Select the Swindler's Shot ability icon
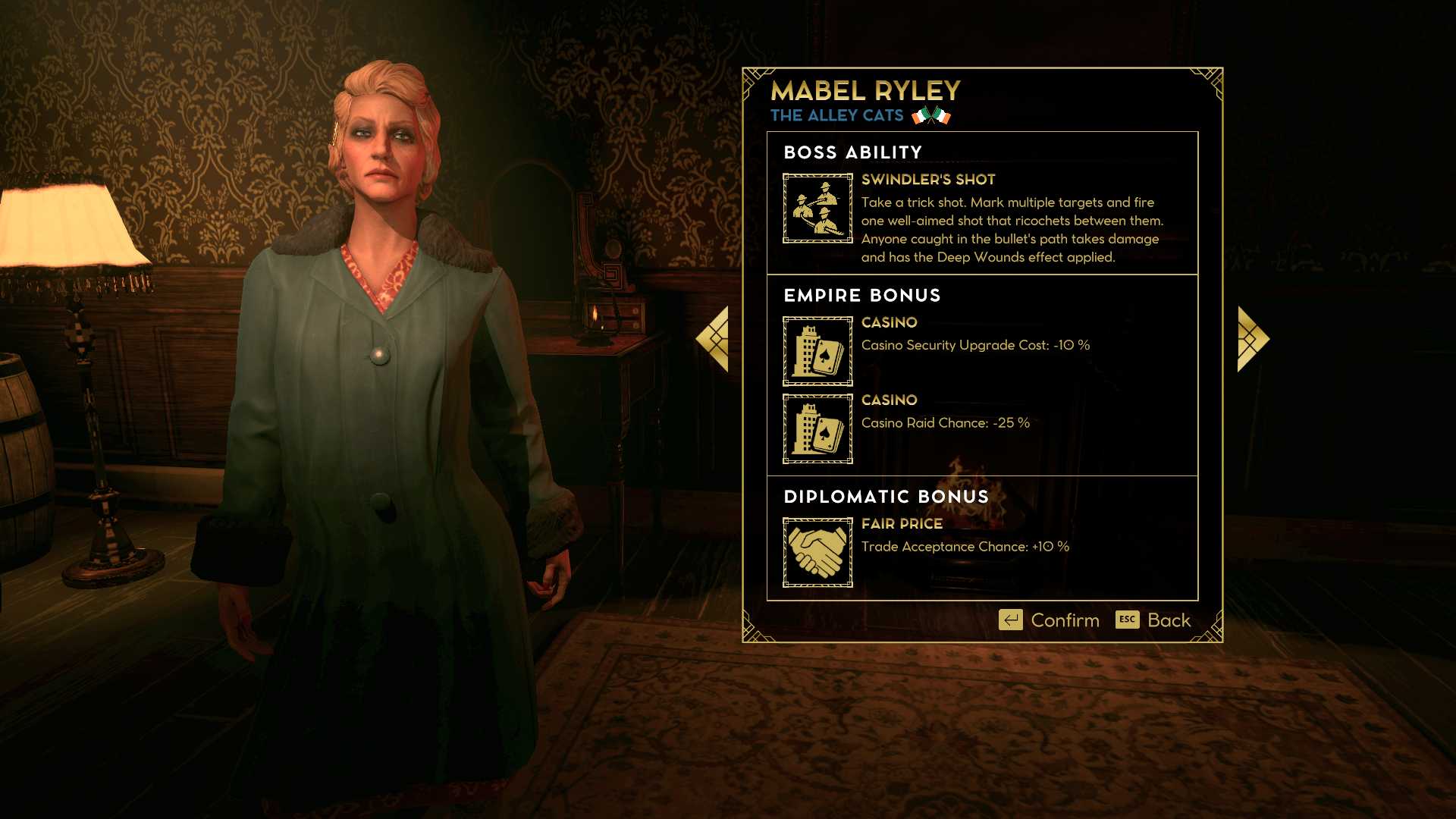This screenshot has height=819, width=1456. pos(817,209)
